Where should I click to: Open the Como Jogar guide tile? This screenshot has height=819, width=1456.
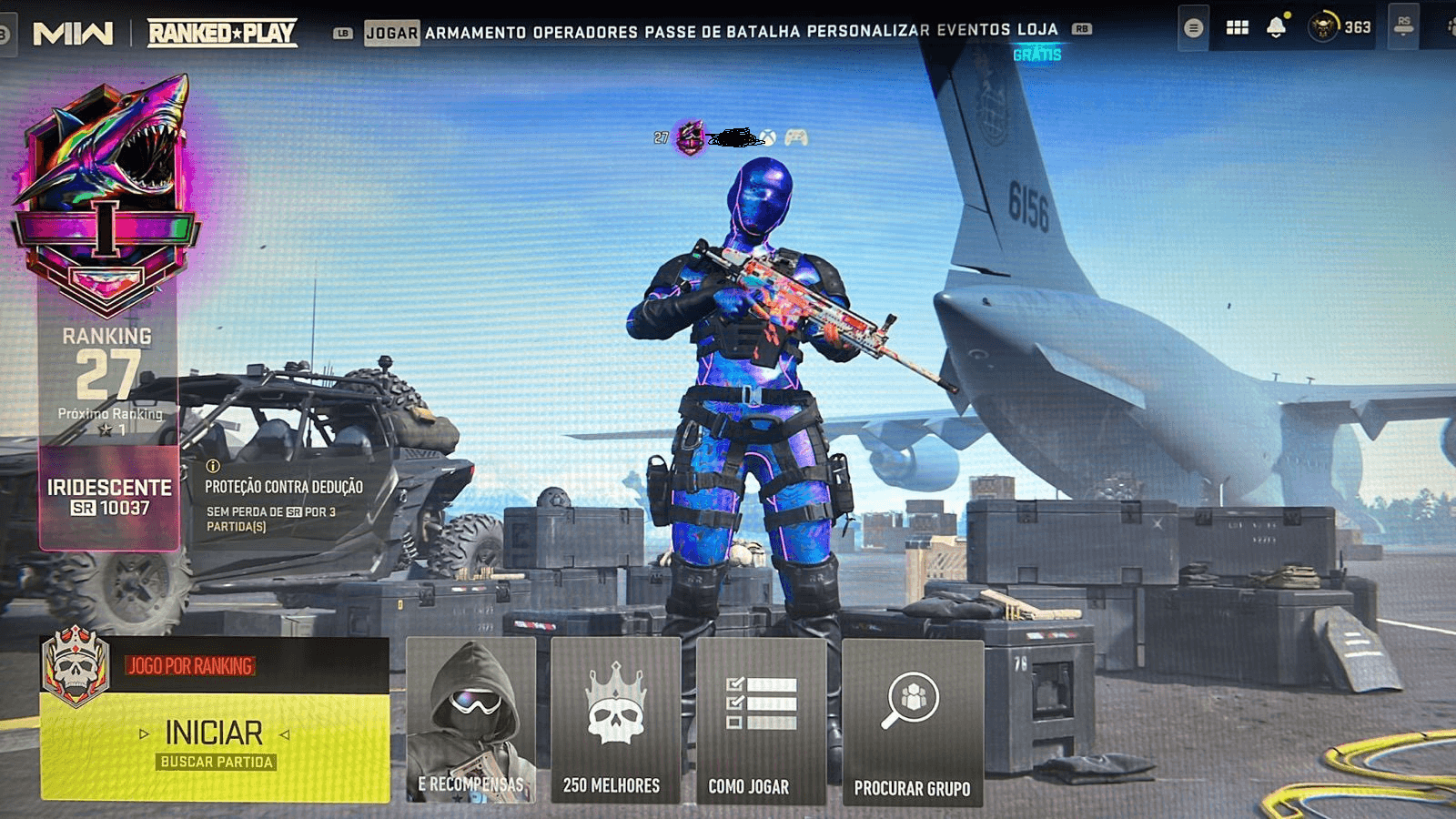[761, 720]
